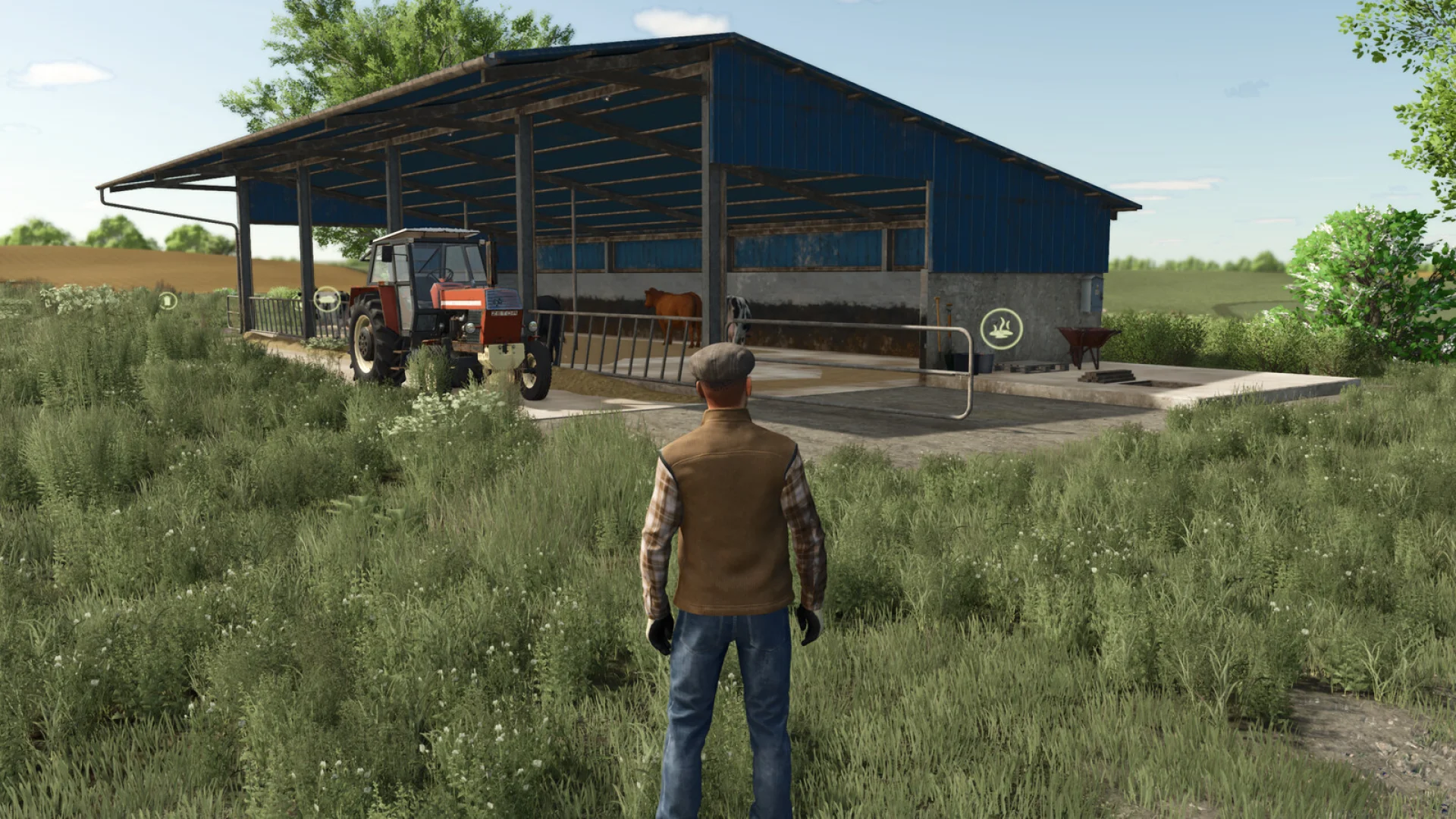Click the feed trigger icon at the far left
The height and width of the screenshot is (819, 1456).
[168, 301]
